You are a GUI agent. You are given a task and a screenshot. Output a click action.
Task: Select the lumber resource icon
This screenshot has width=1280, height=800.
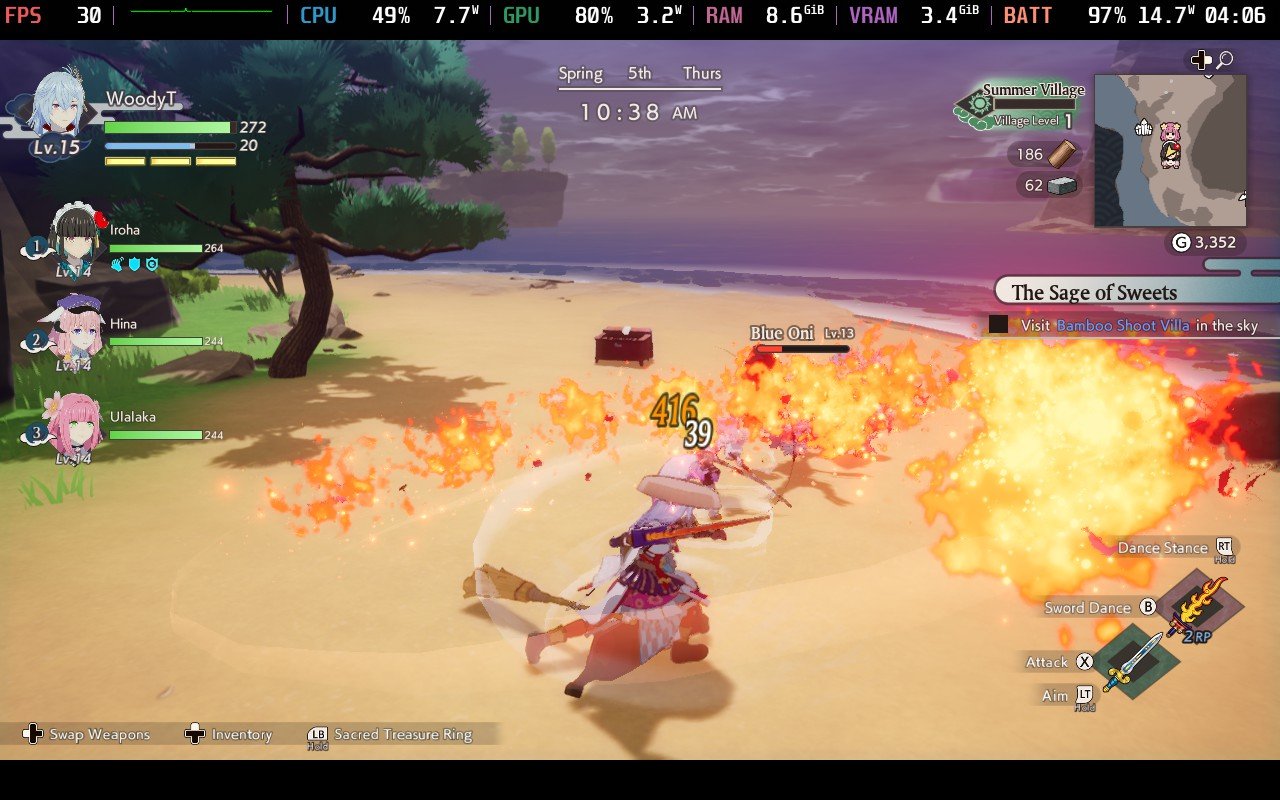tap(1066, 154)
